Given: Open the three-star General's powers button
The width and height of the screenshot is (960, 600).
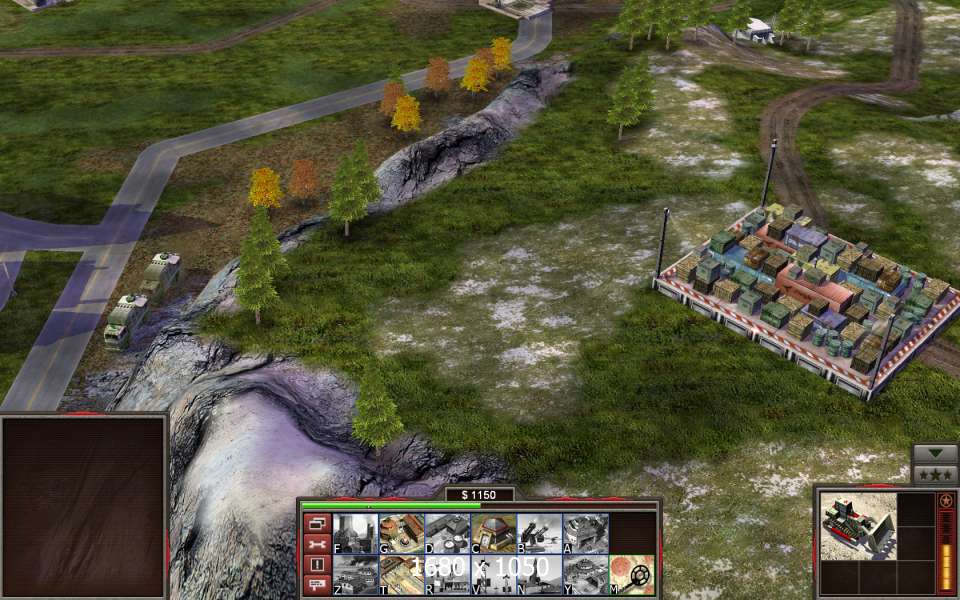Looking at the screenshot, I should (x=935, y=473).
